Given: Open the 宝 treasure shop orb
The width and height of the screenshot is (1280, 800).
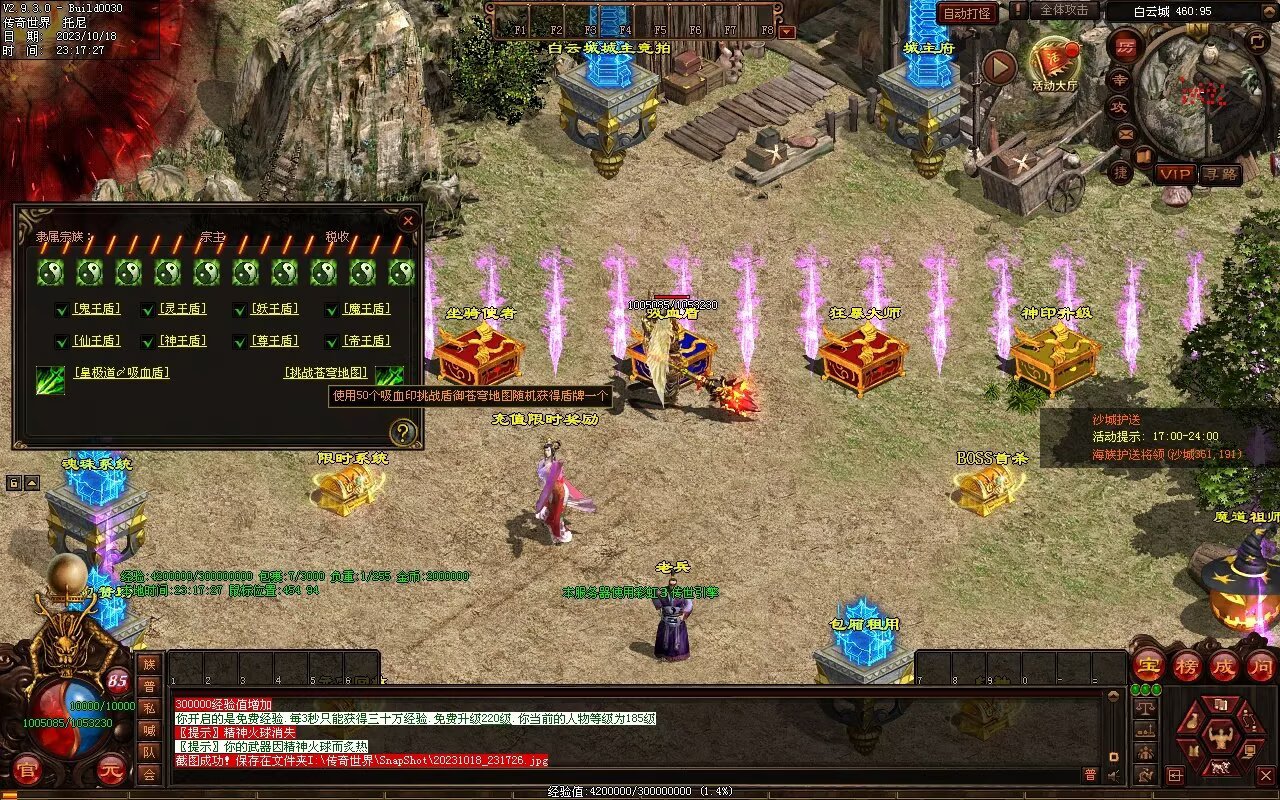Looking at the screenshot, I should tap(1148, 665).
